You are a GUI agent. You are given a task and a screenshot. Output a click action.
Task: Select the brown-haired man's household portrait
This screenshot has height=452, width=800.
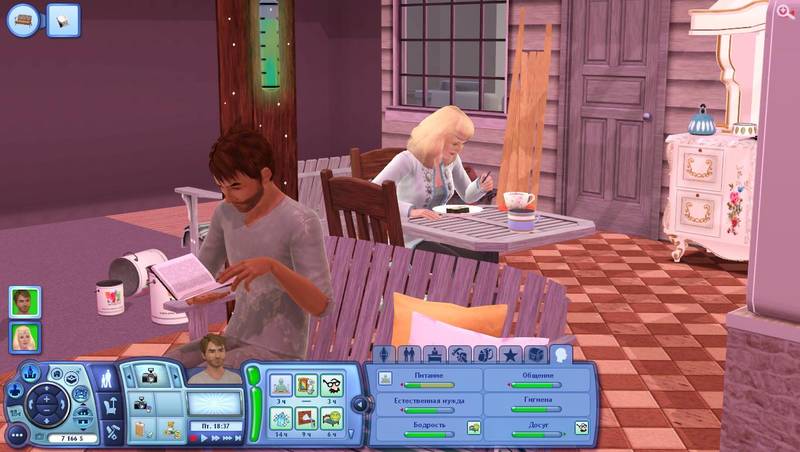(25, 301)
